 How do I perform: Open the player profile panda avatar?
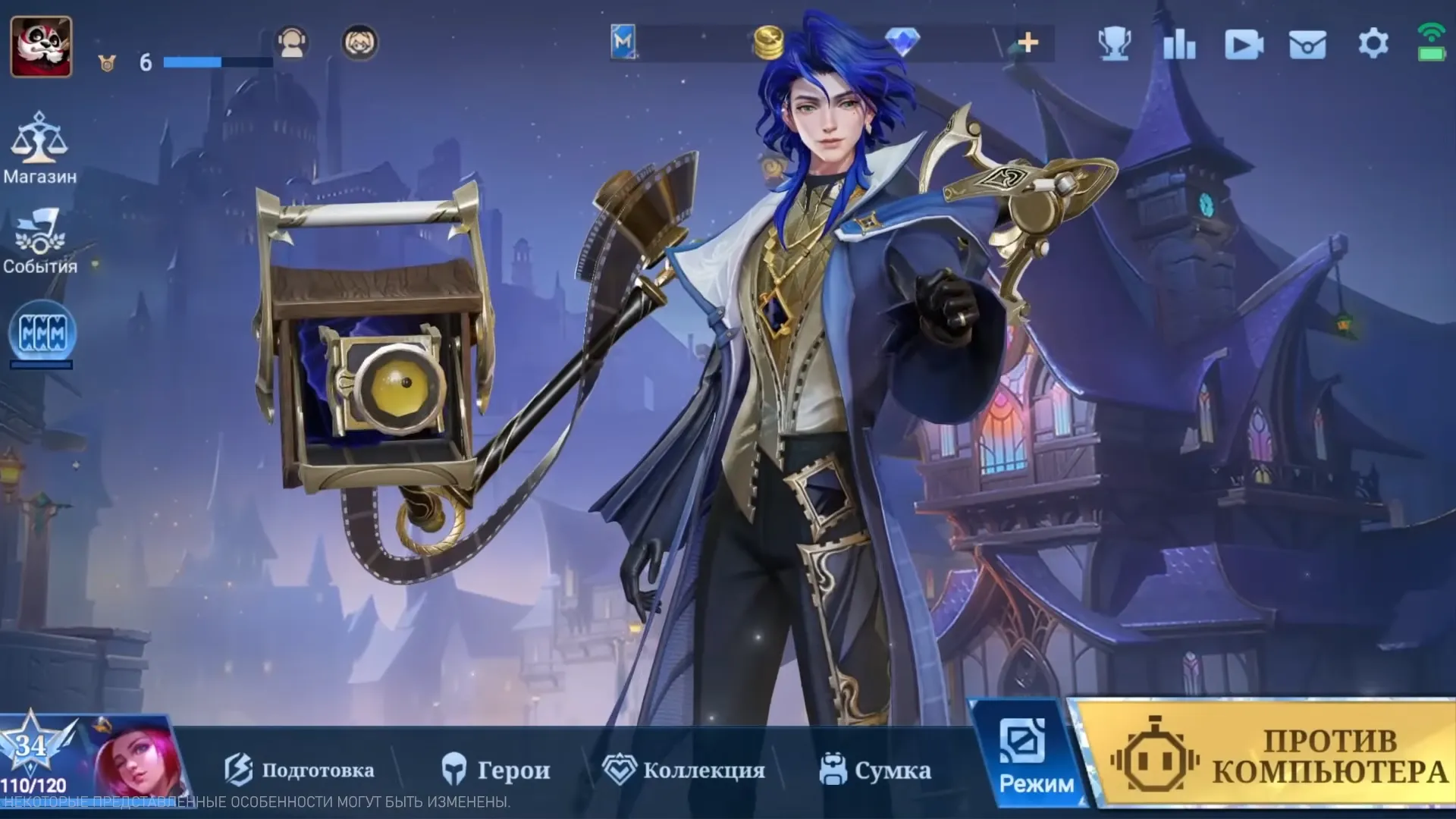click(x=41, y=46)
